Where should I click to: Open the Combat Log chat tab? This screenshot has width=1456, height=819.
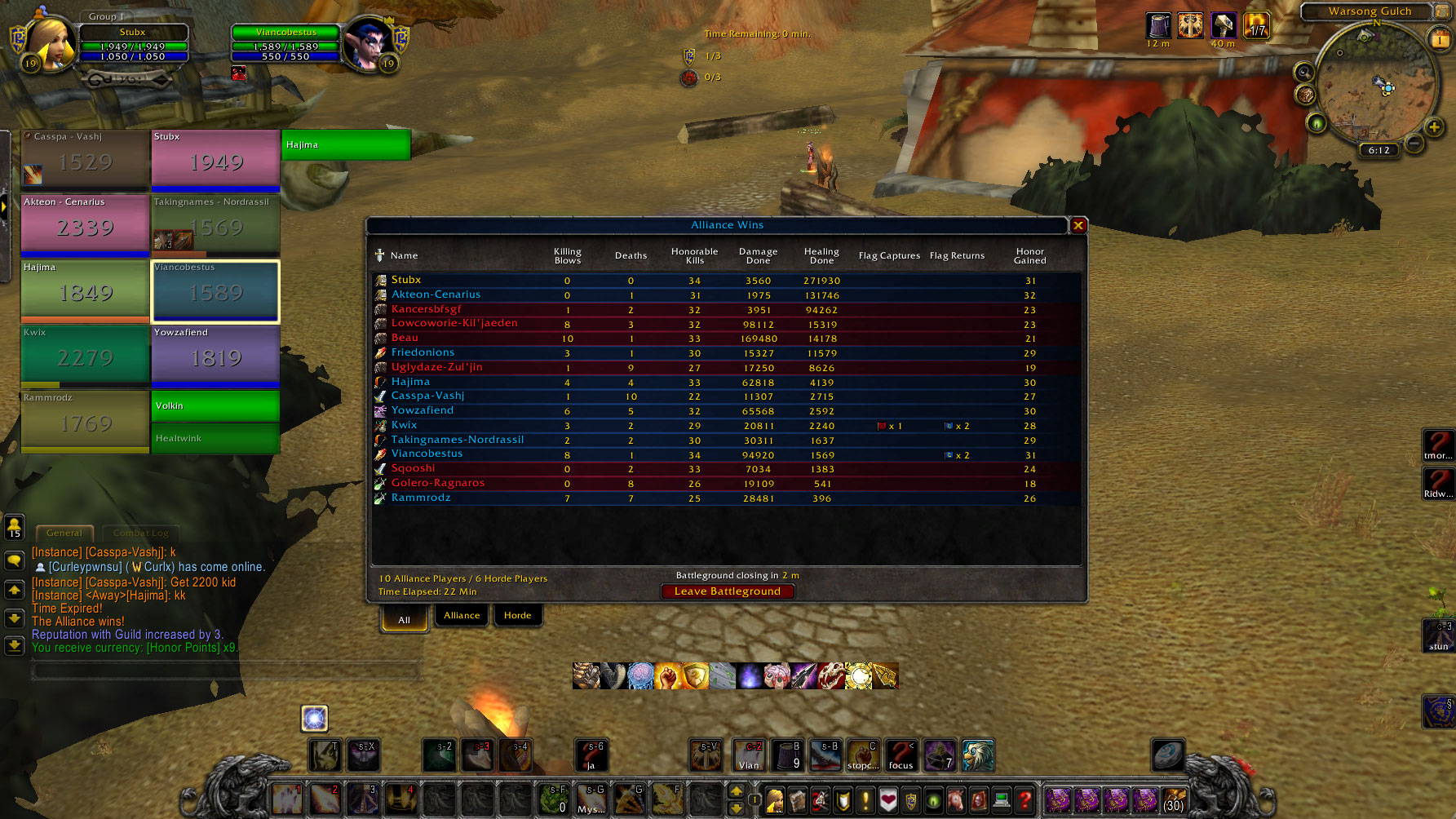140,533
